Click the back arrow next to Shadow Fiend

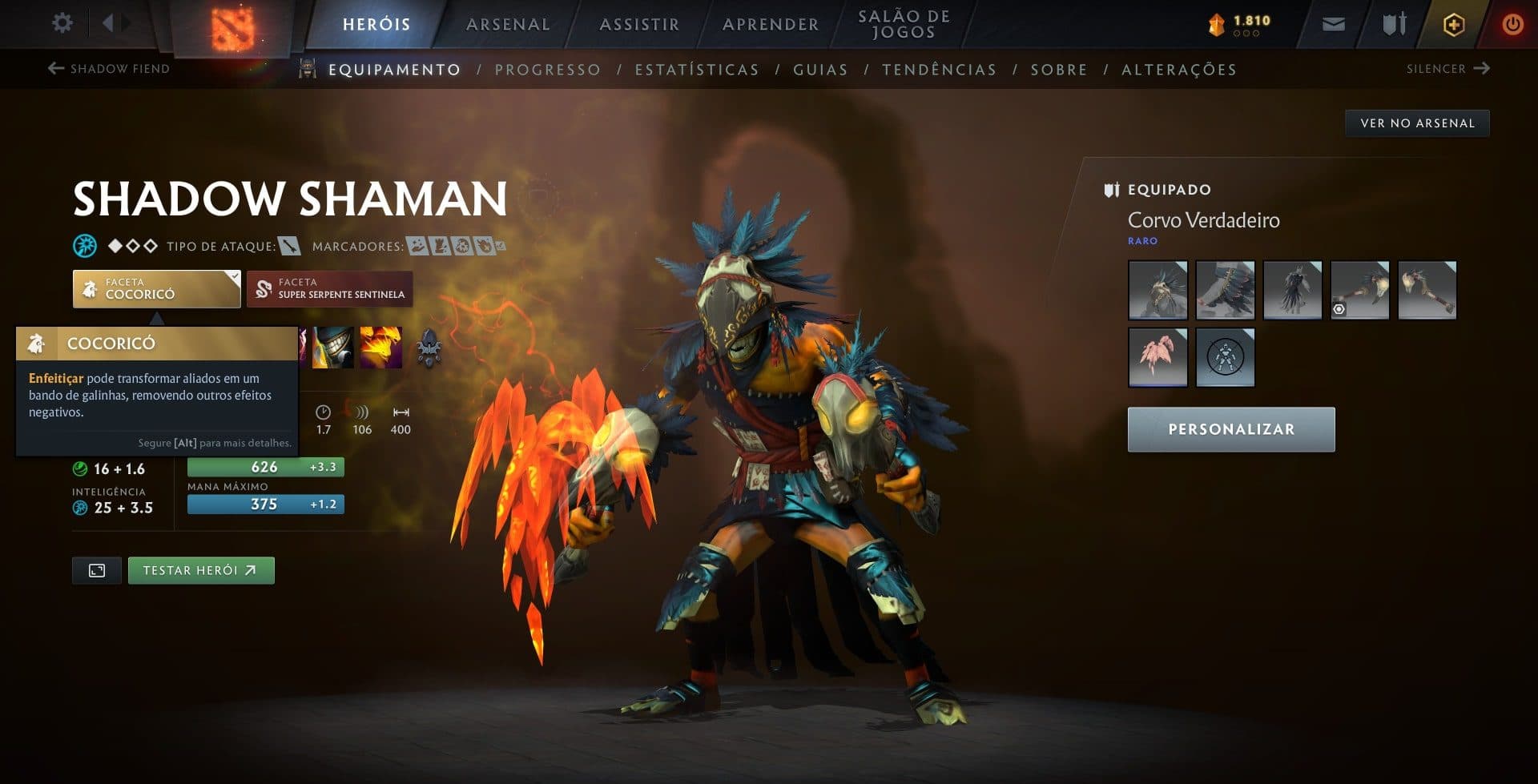pyautogui.click(x=54, y=68)
